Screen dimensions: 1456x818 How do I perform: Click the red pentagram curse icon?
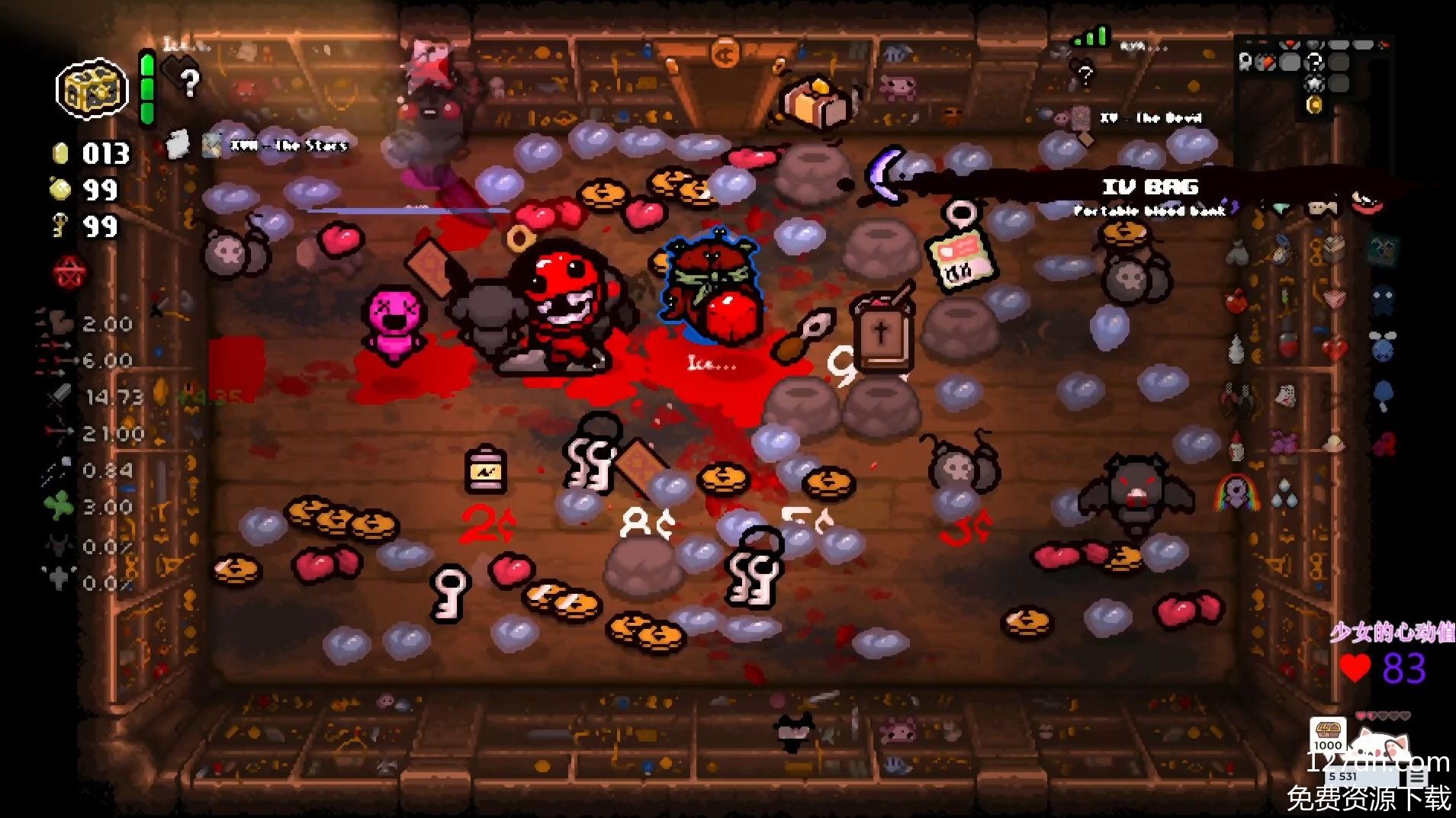[70, 272]
